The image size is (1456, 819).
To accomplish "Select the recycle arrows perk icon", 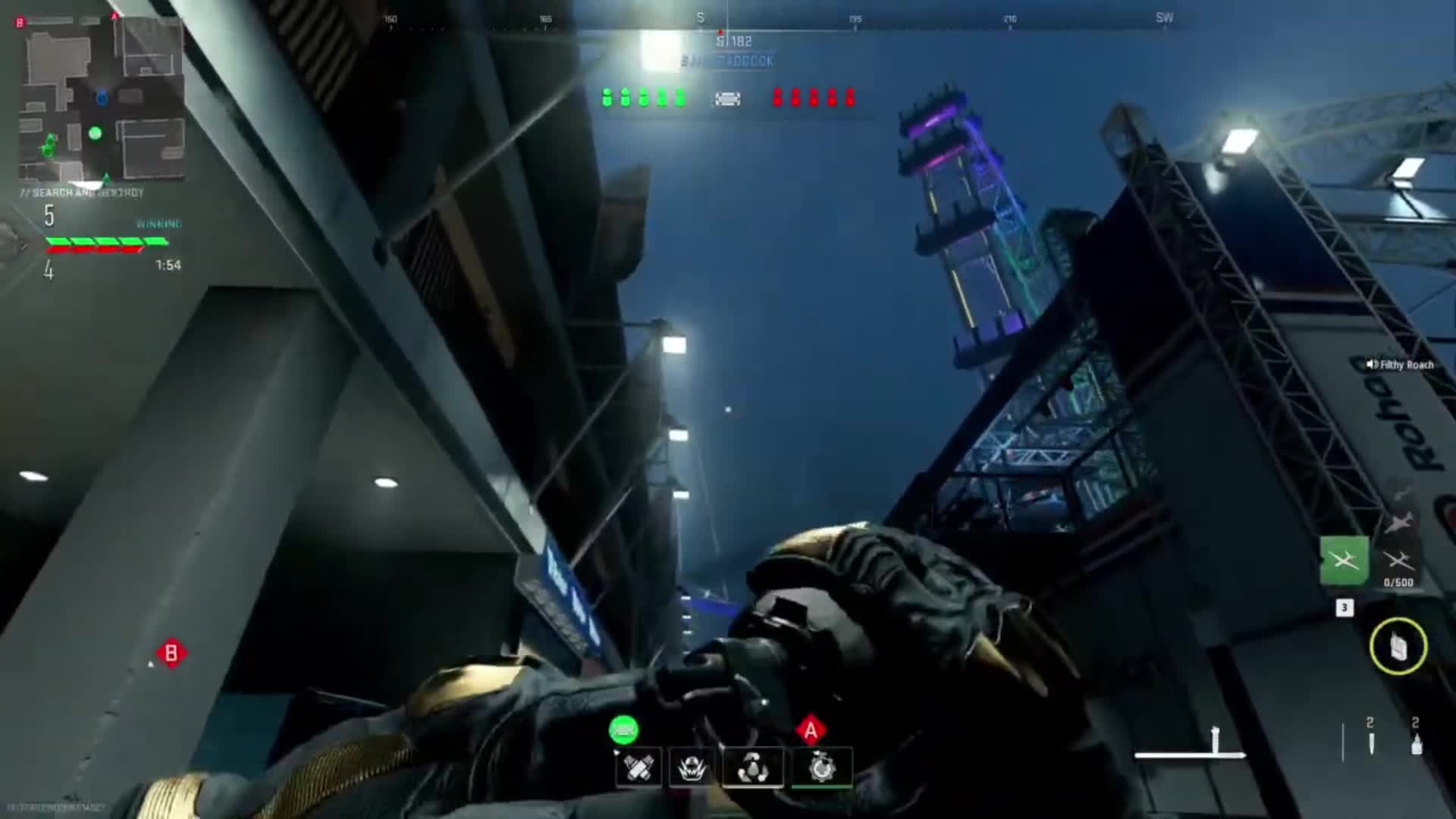I will (752, 767).
